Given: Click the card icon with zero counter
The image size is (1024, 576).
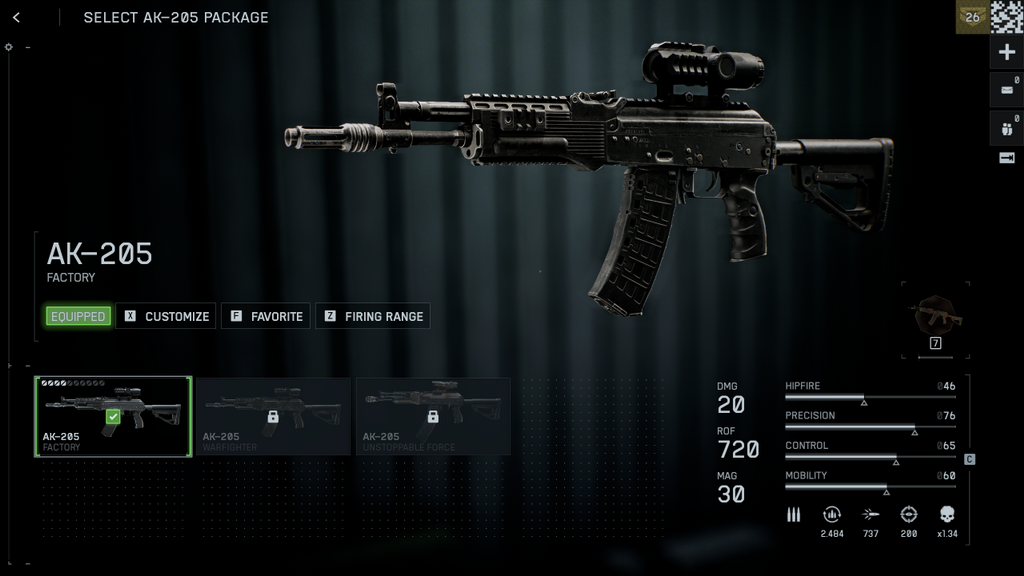Looking at the screenshot, I should pos(1006,90).
